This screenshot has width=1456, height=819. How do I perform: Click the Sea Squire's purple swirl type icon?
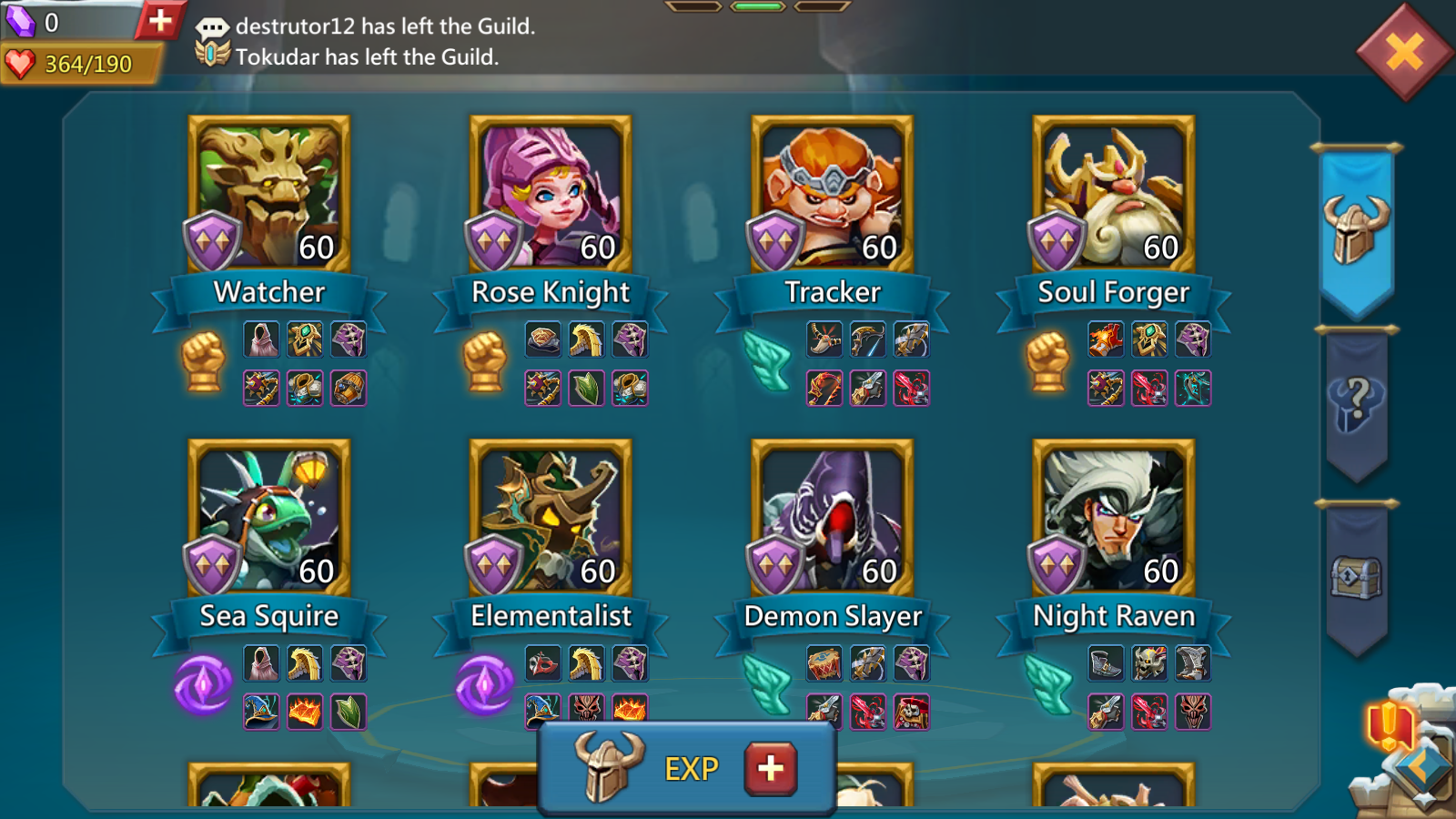point(204,684)
